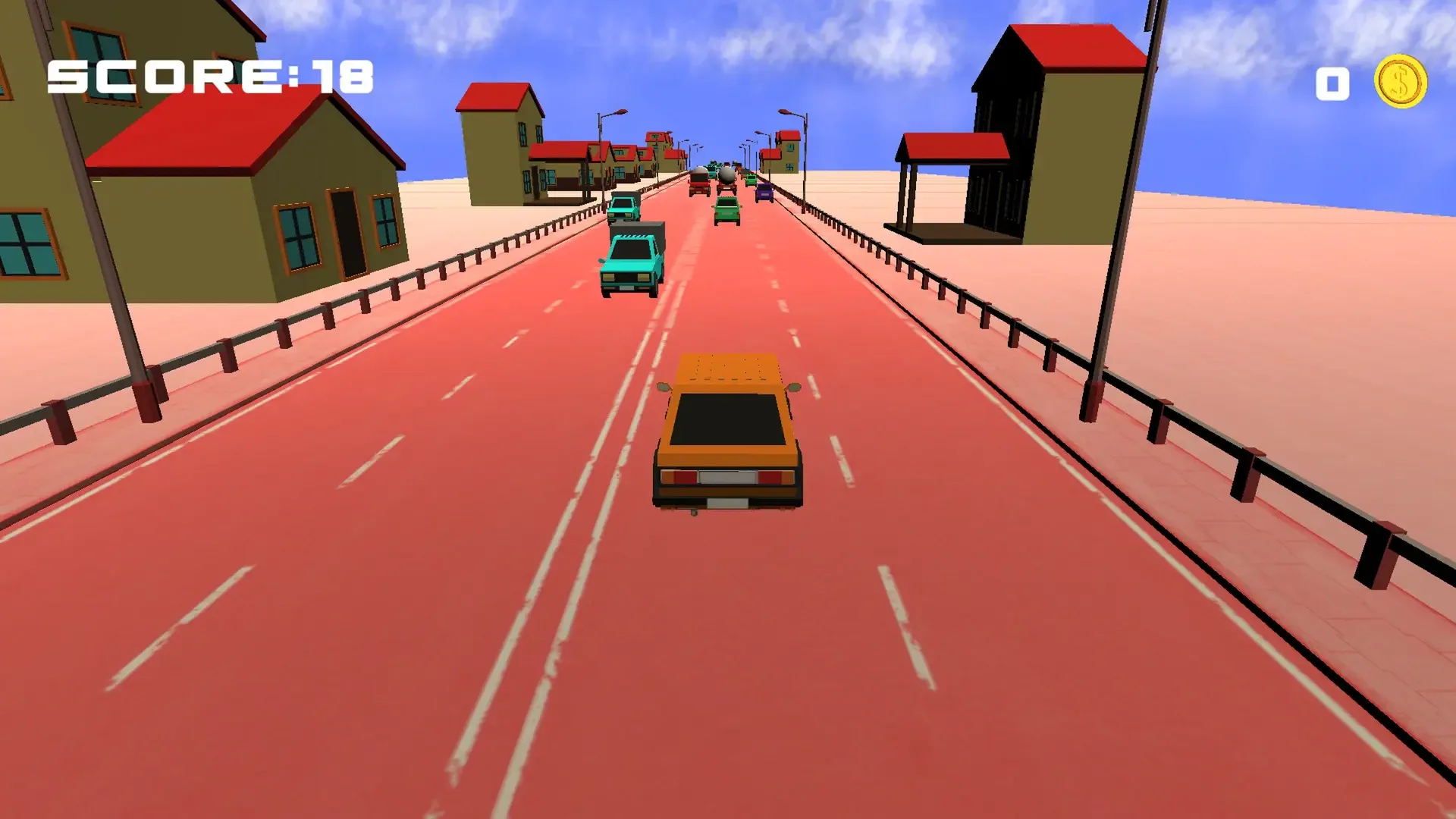Viewport: 1456px width, 819px height.
Task: Click the cement mixer truck far ahead
Action: click(x=726, y=180)
